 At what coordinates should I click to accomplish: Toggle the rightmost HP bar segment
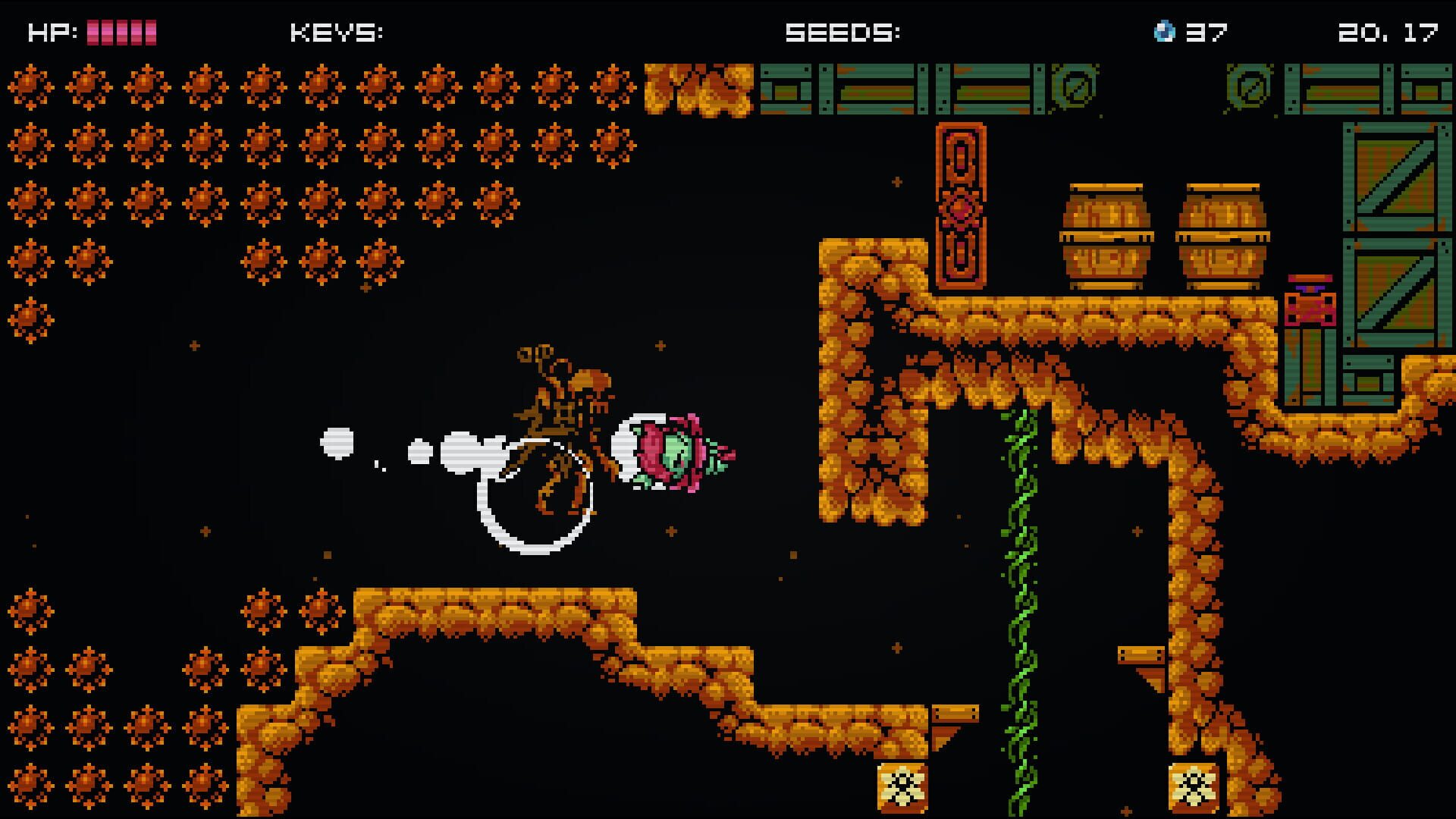[x=150, y=31]
